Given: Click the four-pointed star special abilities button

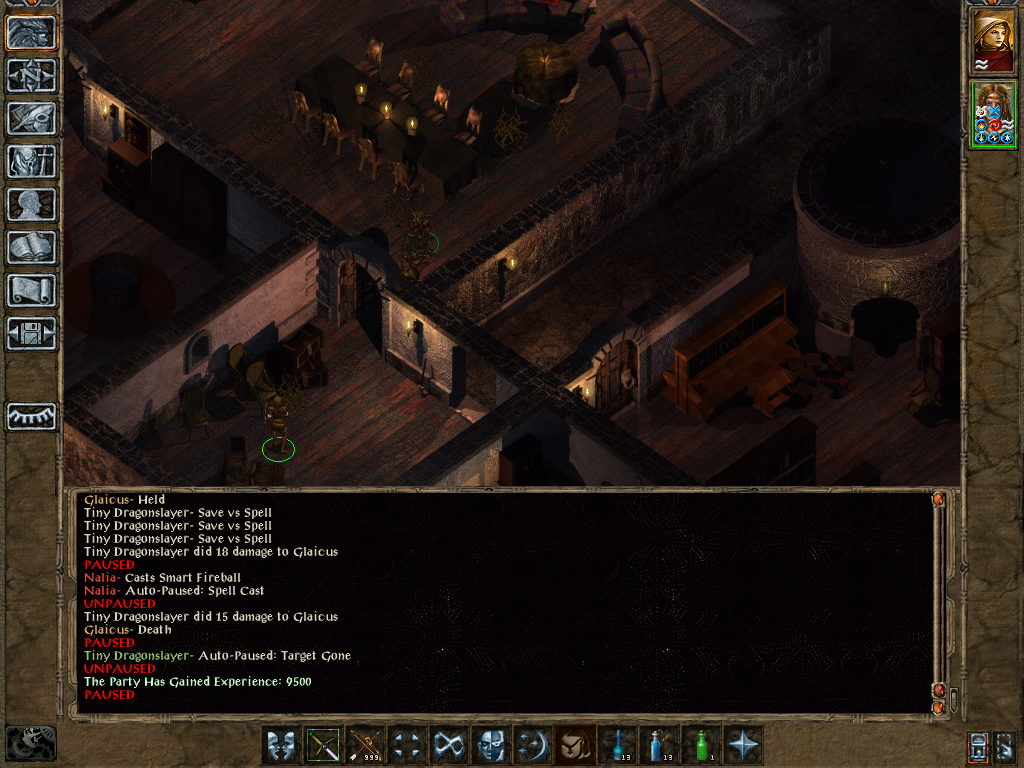Looking at the screenshot, I should pos(744,745).
